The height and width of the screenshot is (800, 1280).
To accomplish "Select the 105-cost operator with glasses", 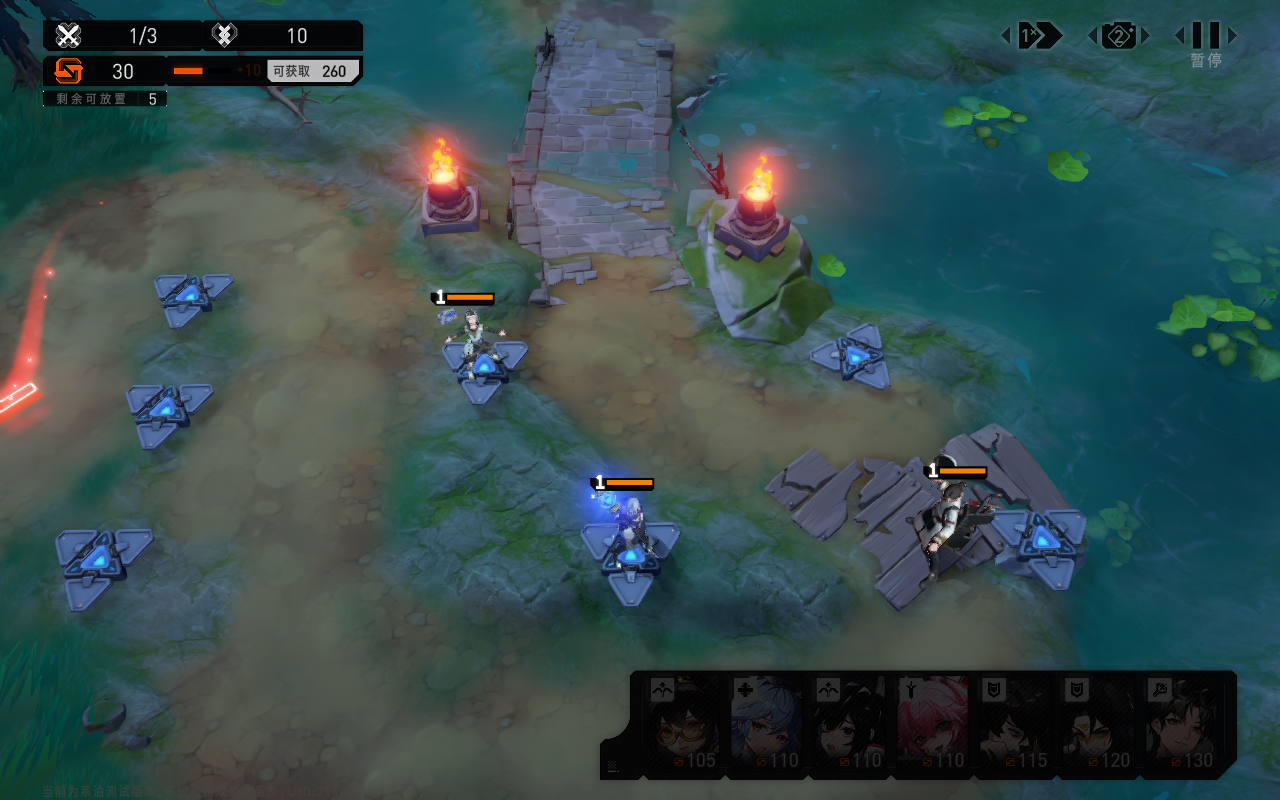I will [684, 724].
